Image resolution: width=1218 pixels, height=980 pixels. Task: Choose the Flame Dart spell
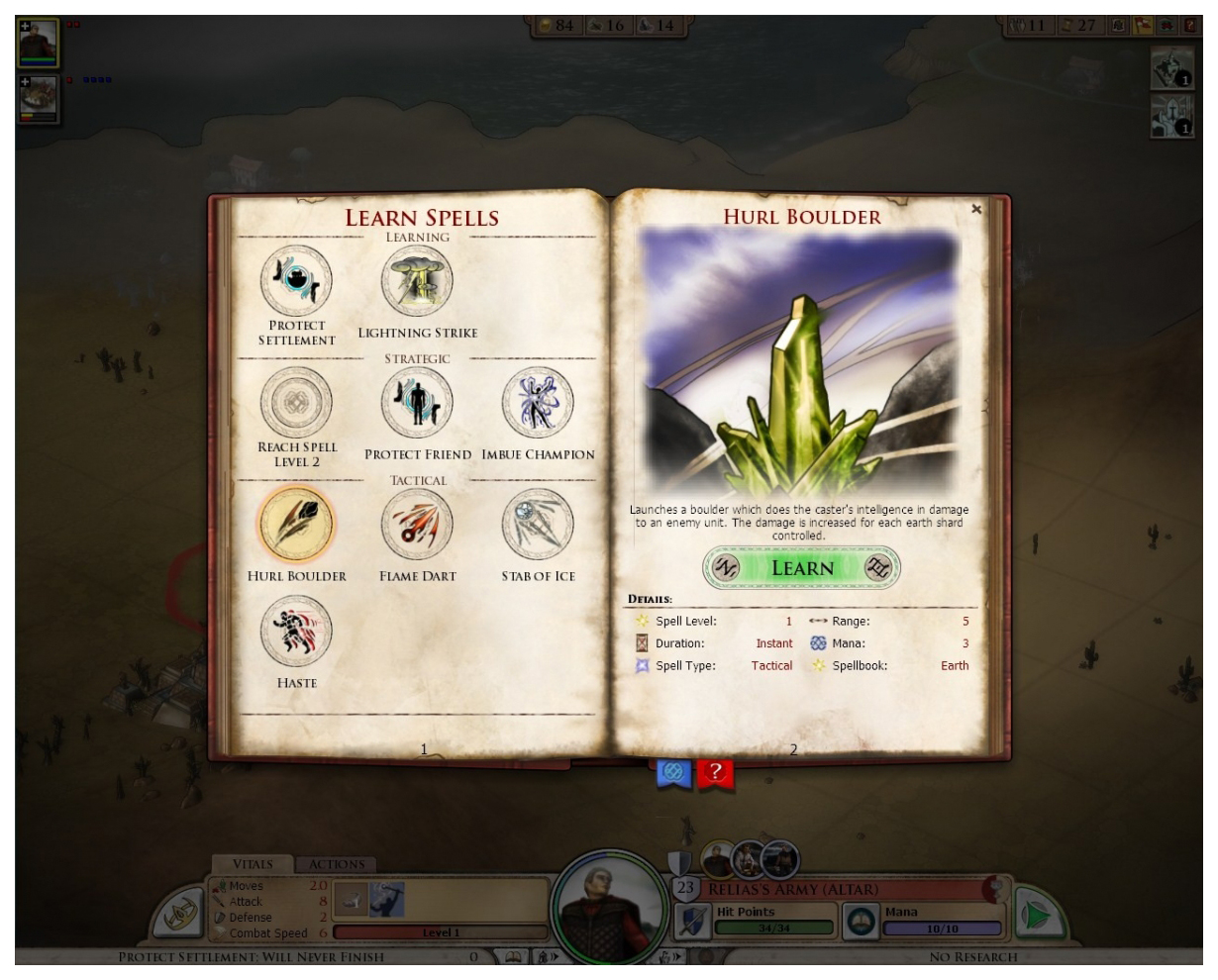[418, 525]
